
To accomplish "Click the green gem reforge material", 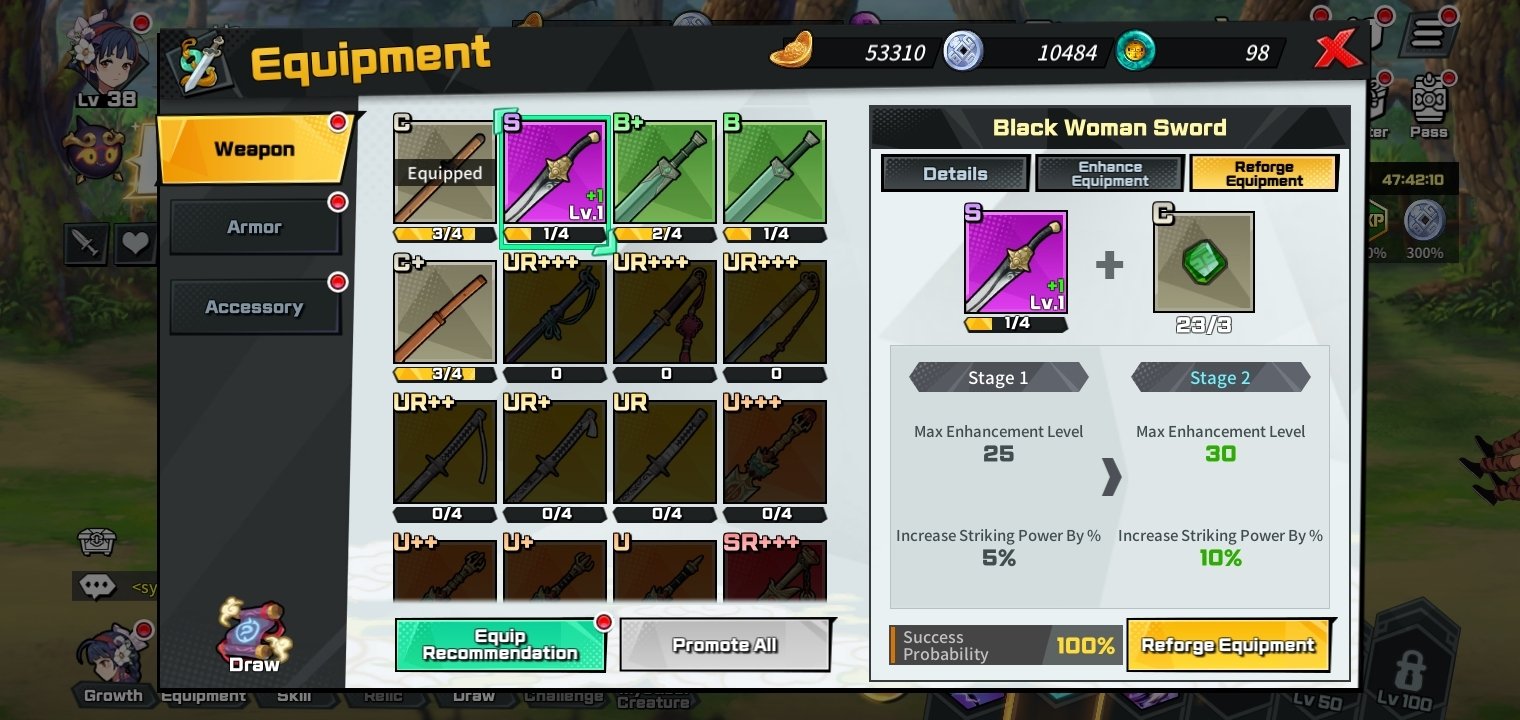I will 1203,262.
